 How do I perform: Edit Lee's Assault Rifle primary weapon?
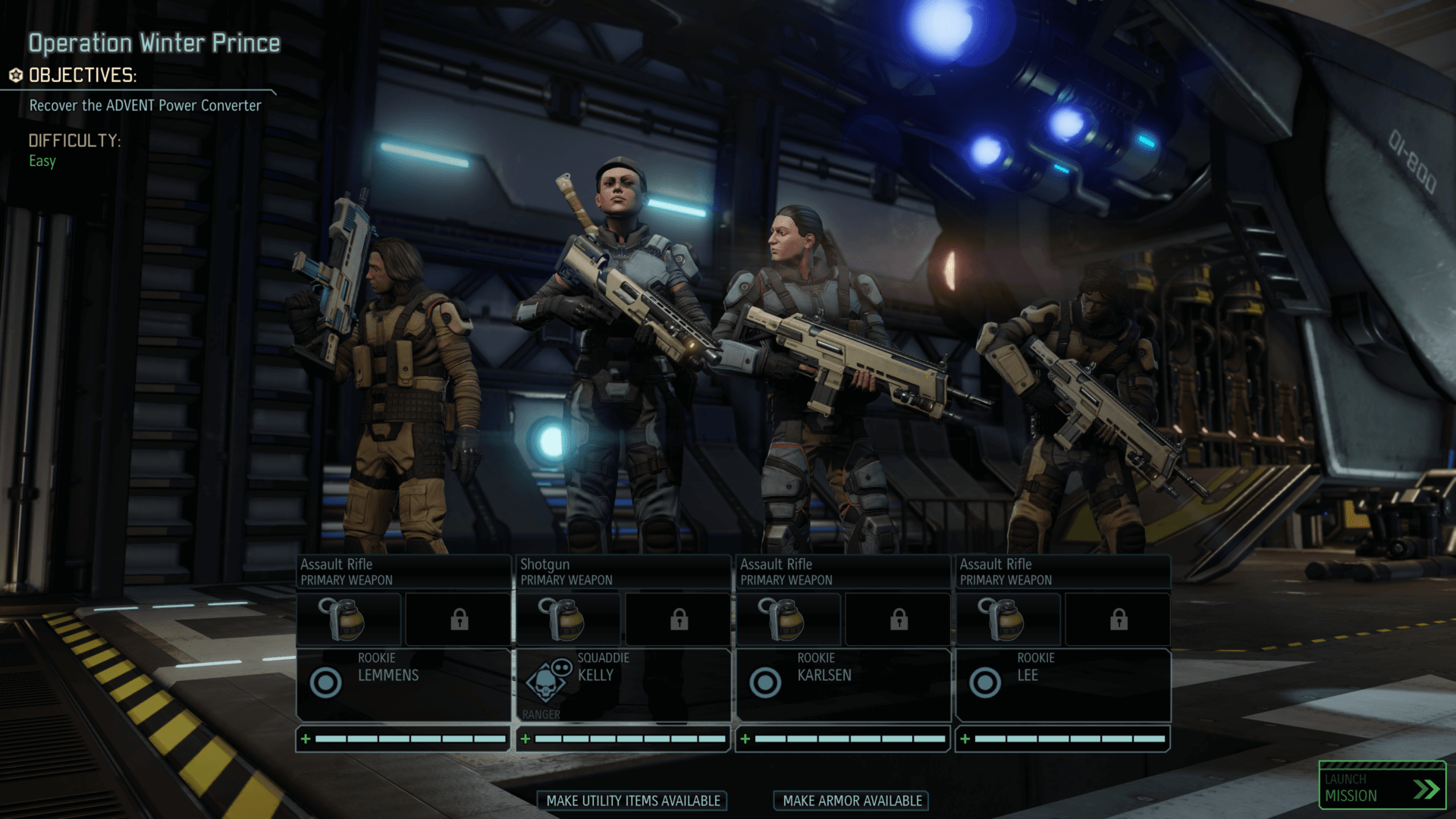point(1063,572)
